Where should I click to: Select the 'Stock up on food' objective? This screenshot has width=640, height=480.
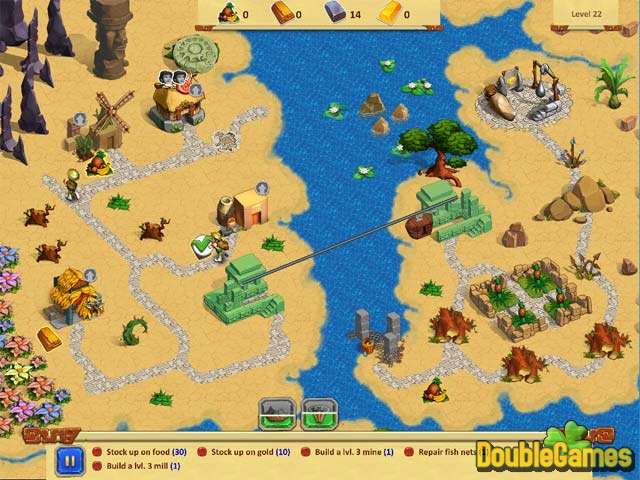146,452
